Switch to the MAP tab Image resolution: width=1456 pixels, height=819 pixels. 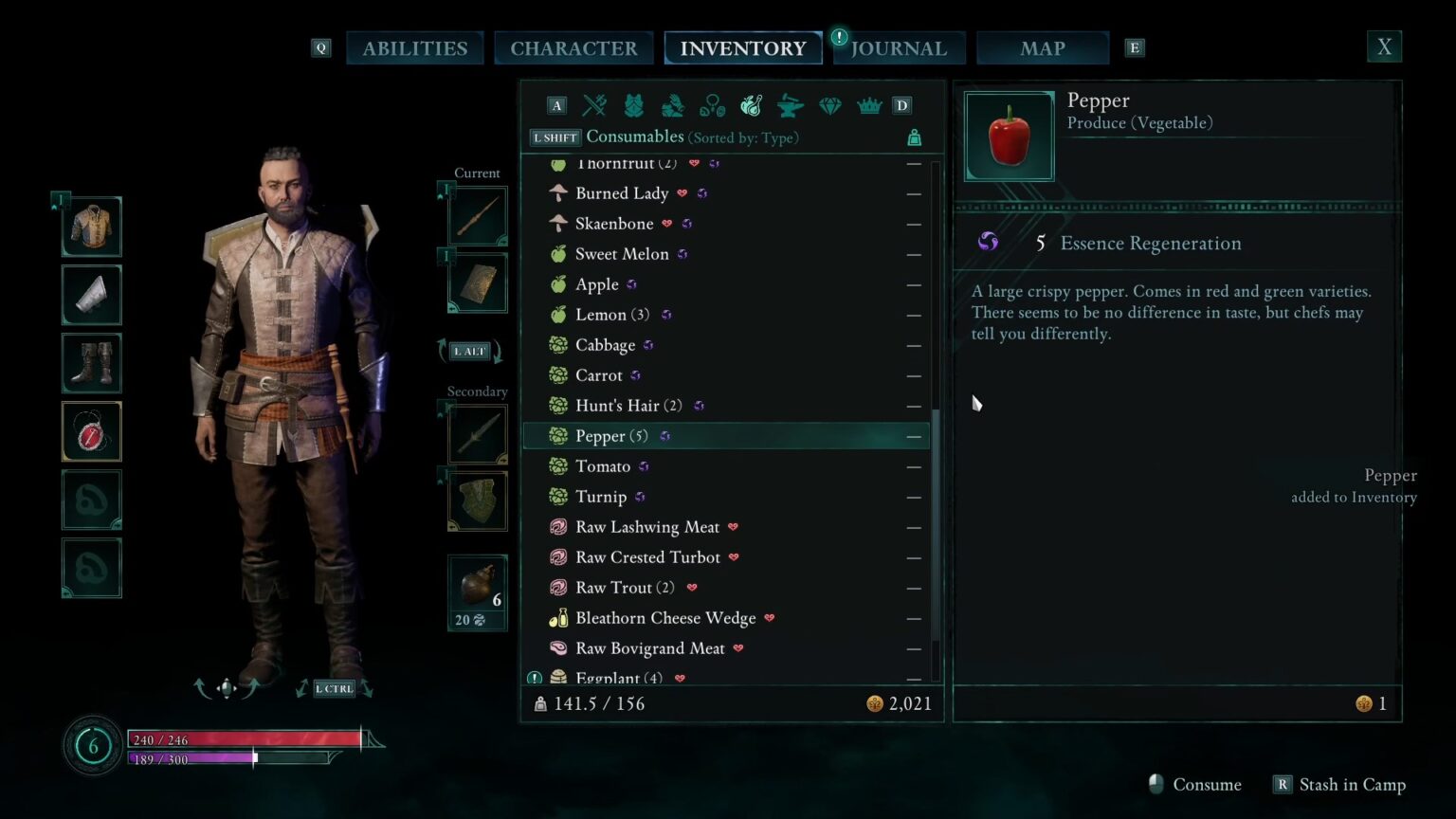click(1043, 47)
